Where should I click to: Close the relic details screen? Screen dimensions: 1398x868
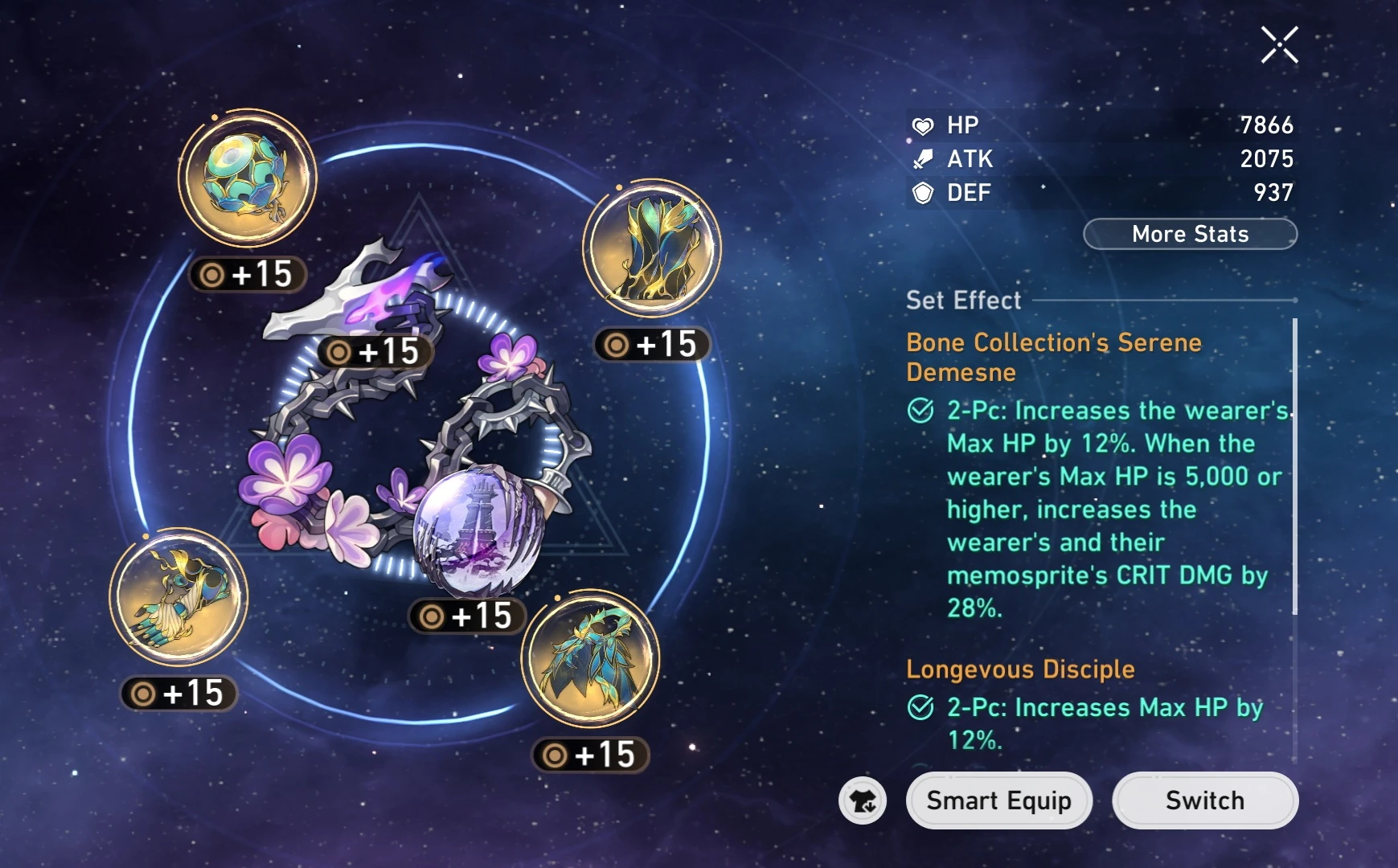pos(1278,44)
